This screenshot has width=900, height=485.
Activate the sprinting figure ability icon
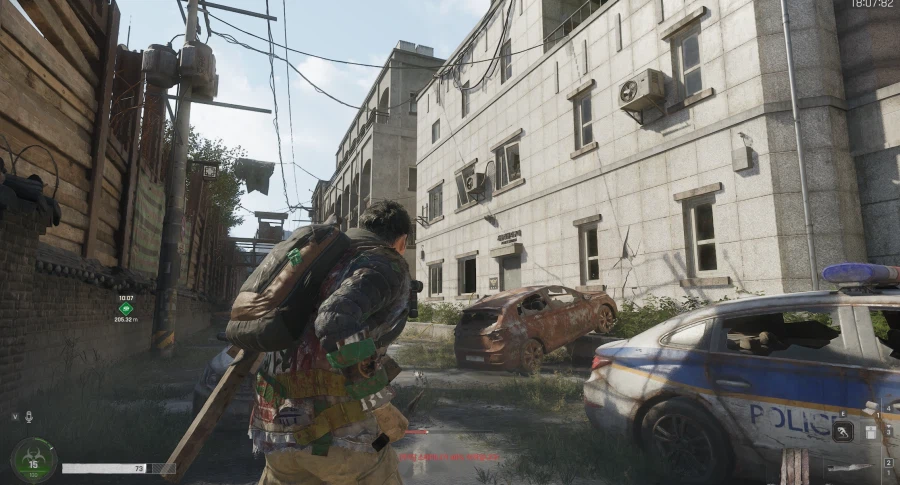(843, 432)
